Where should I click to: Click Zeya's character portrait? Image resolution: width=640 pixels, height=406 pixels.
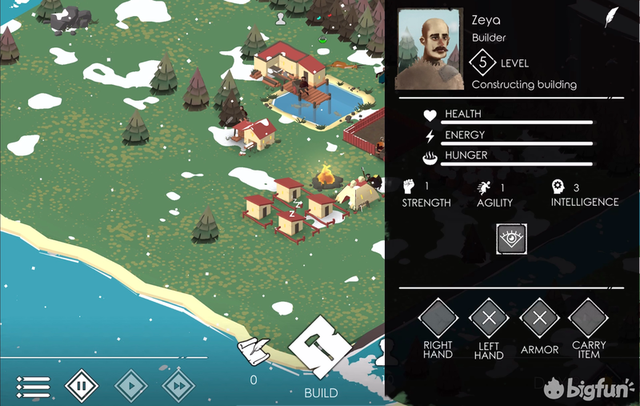pos(430,49)
